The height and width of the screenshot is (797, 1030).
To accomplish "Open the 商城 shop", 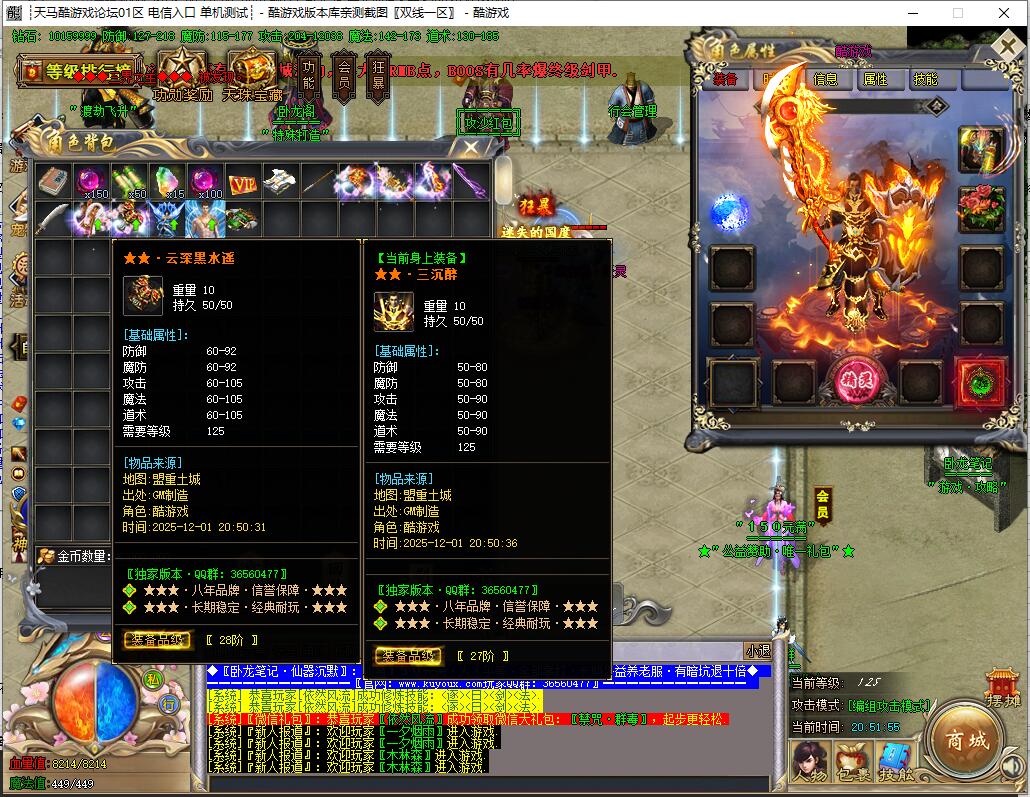I will 967,741.
